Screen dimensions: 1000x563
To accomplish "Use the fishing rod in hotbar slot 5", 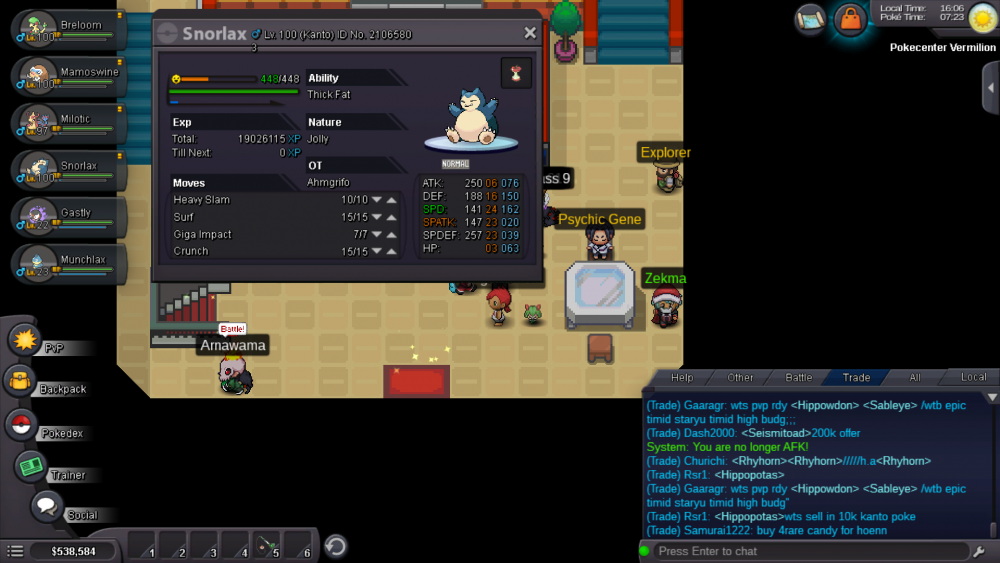I will tap(265, 546).
